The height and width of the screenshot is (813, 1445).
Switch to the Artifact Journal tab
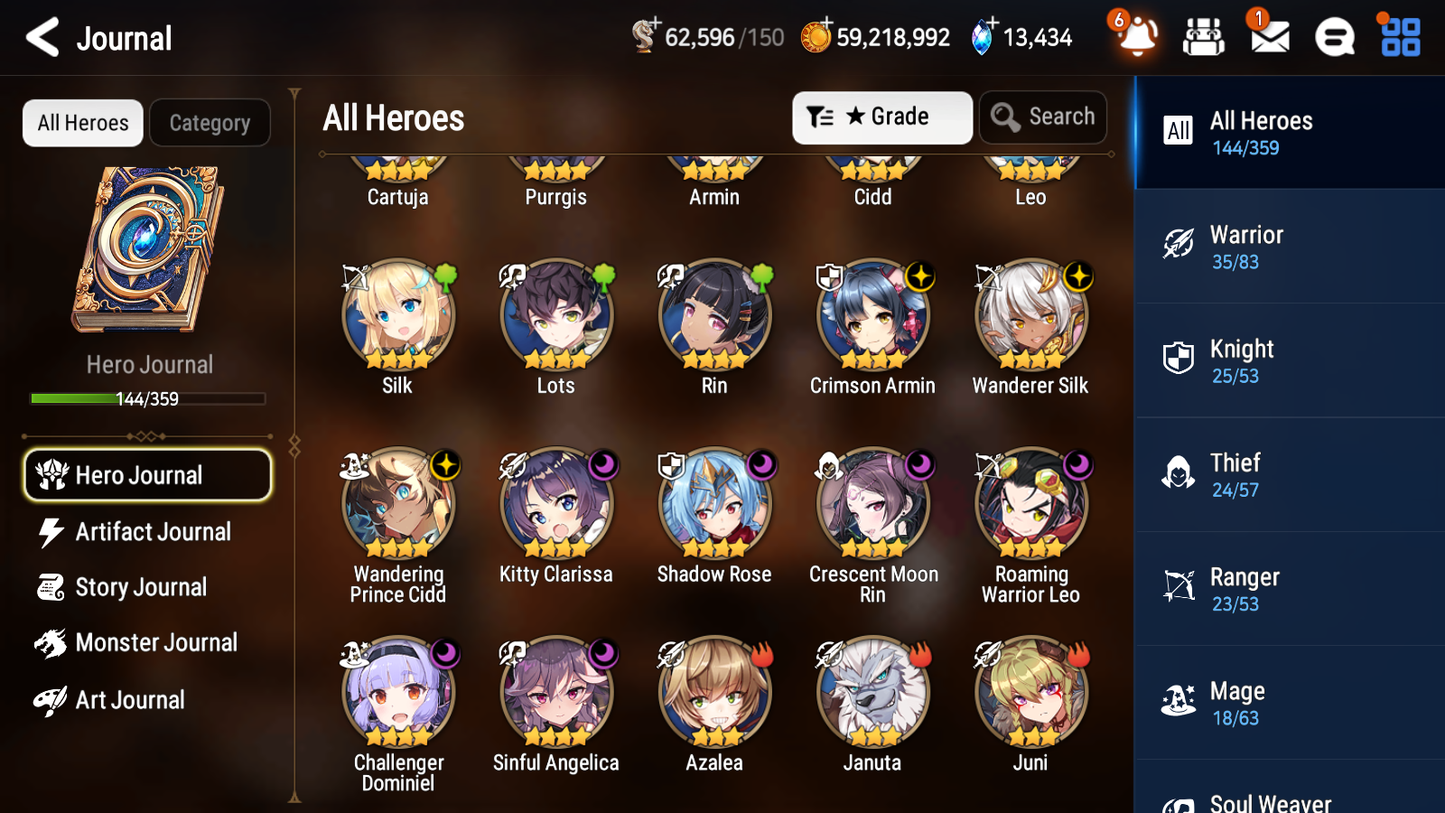point(152,532)
